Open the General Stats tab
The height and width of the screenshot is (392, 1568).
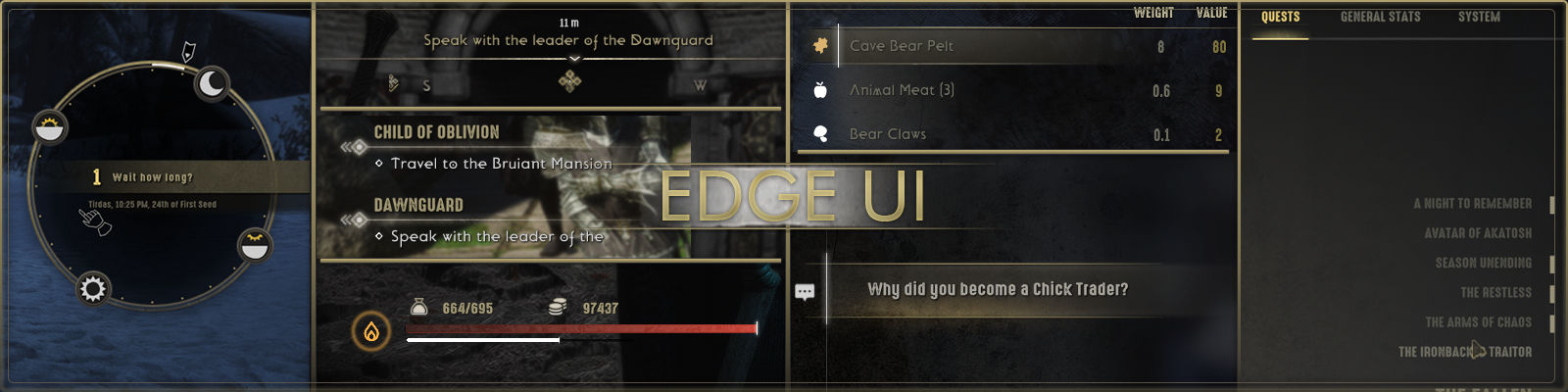pos(1380,17)
